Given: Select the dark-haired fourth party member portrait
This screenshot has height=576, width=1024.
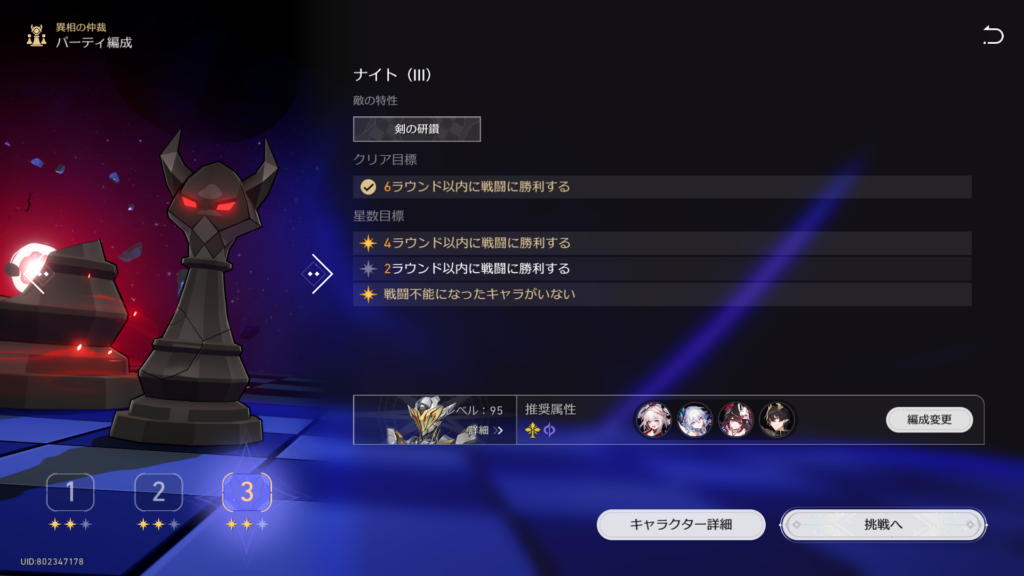Looking at the screenshot, I should pyautogui.click(x=777, y=420).
